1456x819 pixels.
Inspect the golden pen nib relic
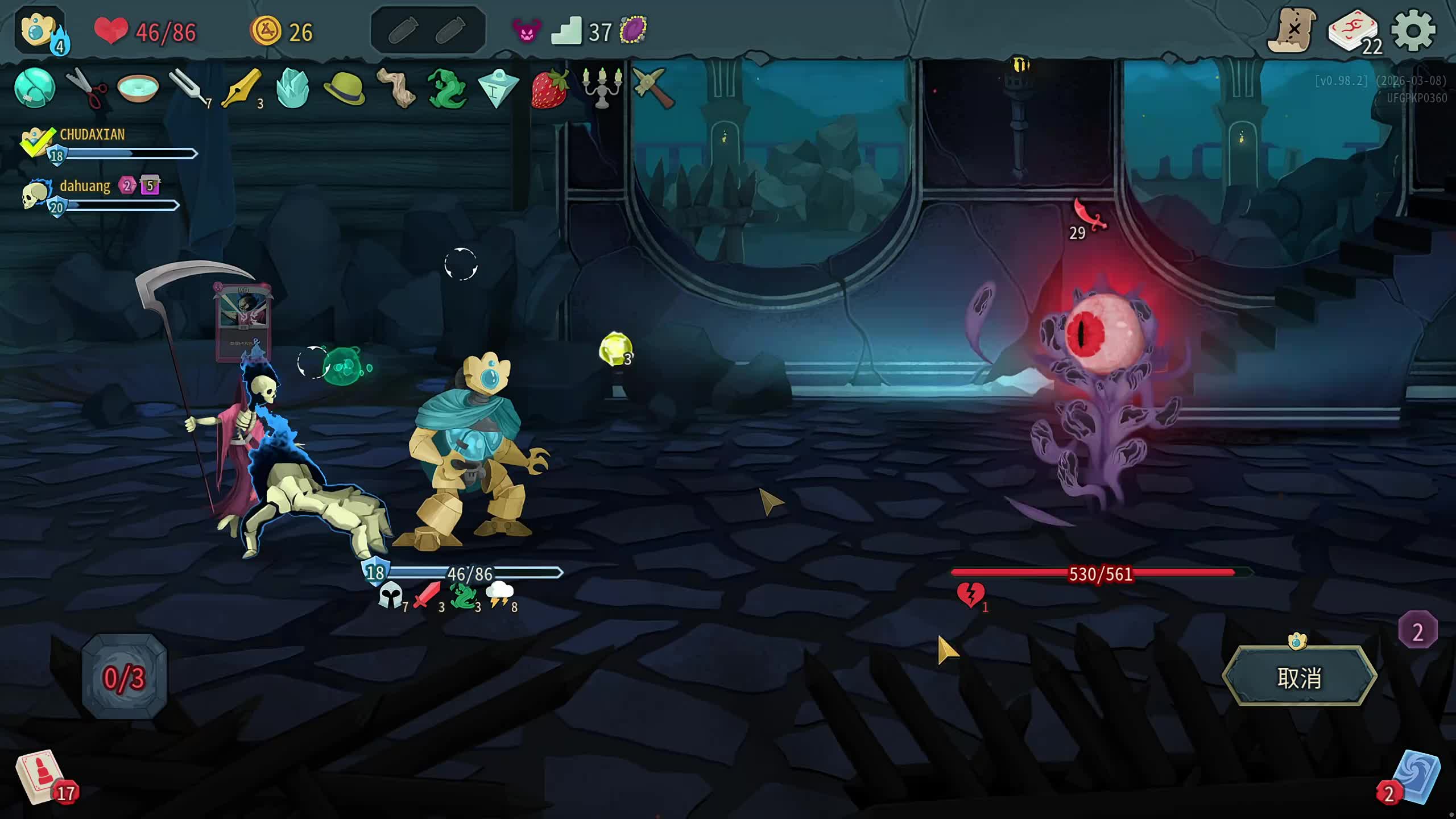click(241, 88)
